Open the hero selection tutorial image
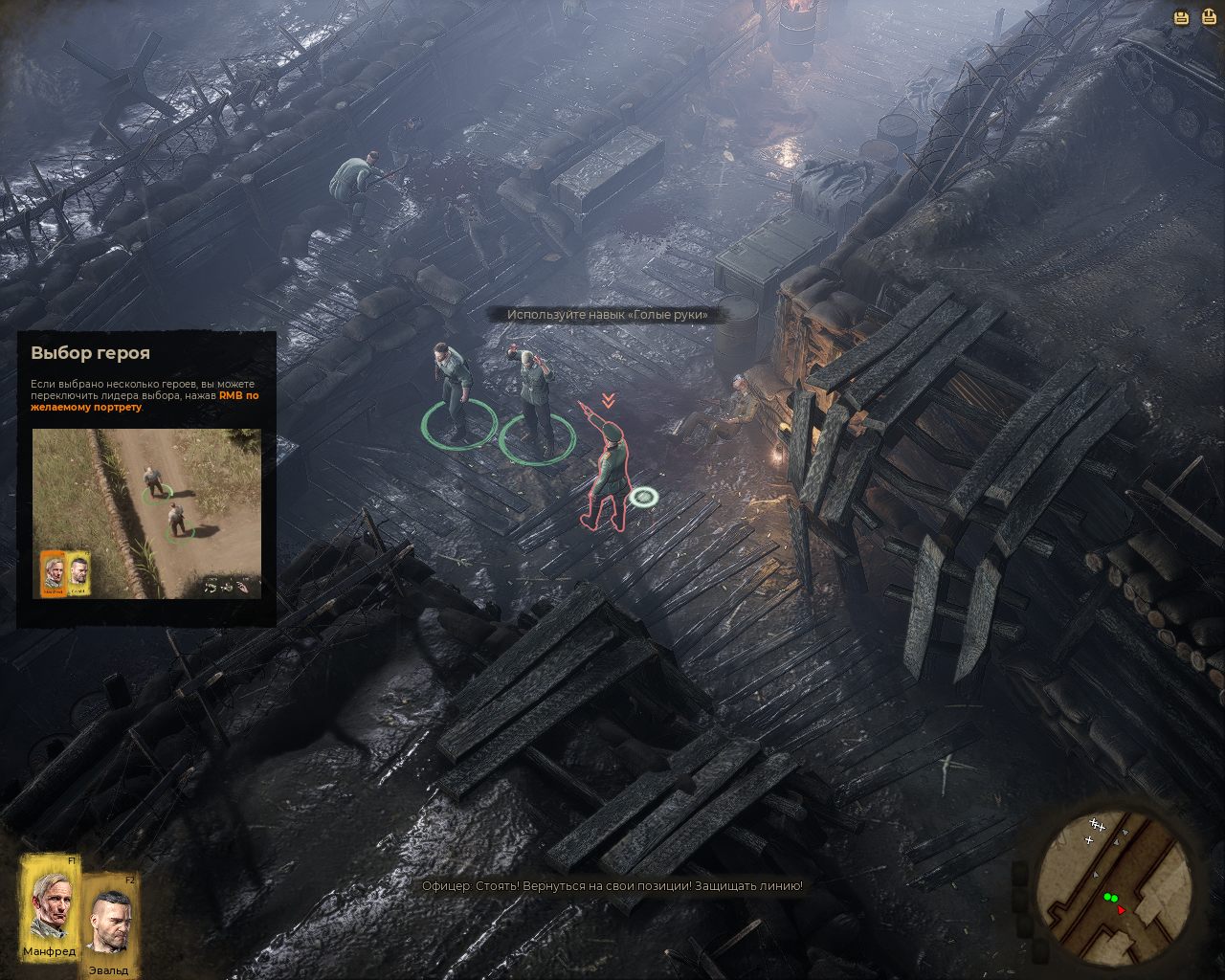The height and width of the screenshot is (980, 1225). pos(146,513)
